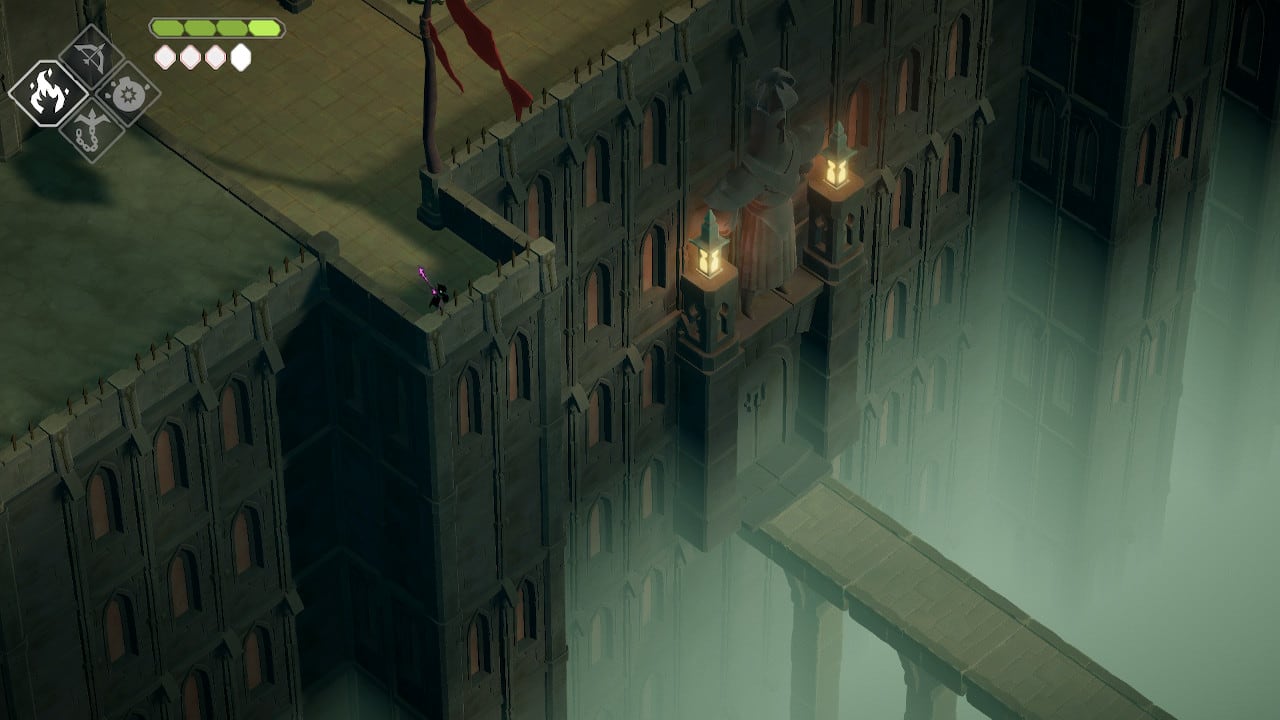Click the glowing white magic crystal

point(240,57)
